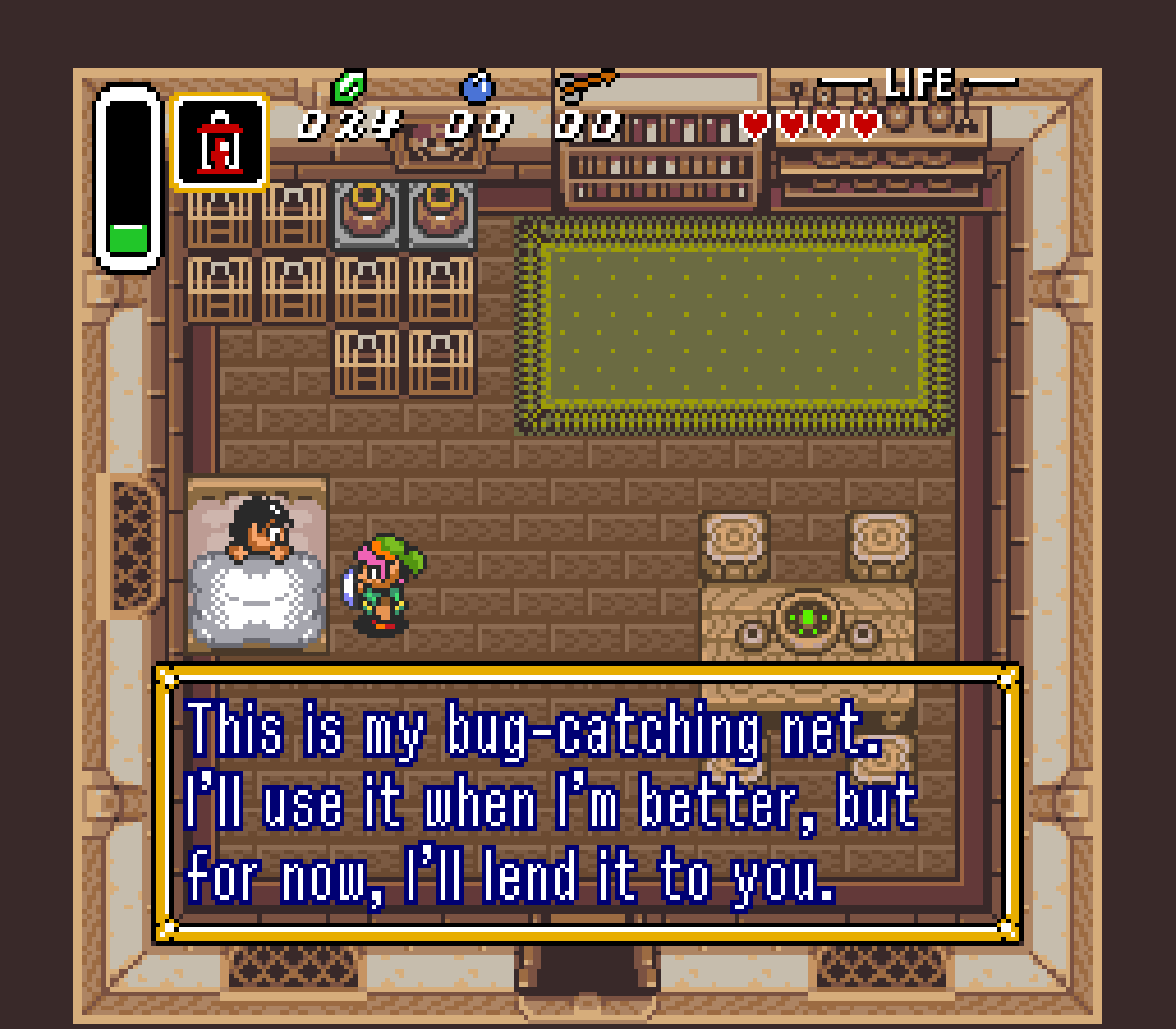Click the green rupee icon
The image size is (1176, 1029).
point(349,86)
